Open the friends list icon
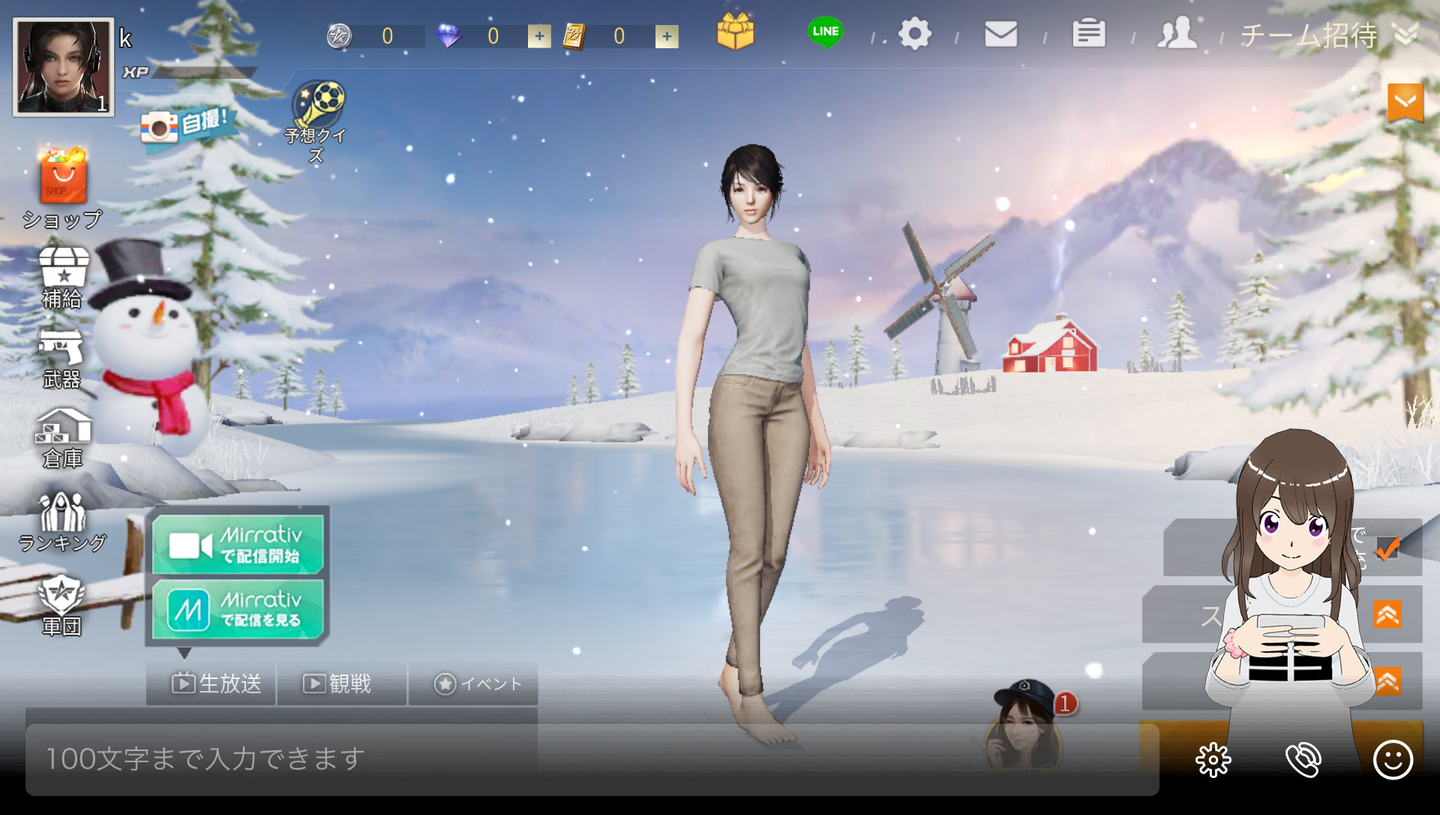1440x815 pixels. pos(1177,34)
